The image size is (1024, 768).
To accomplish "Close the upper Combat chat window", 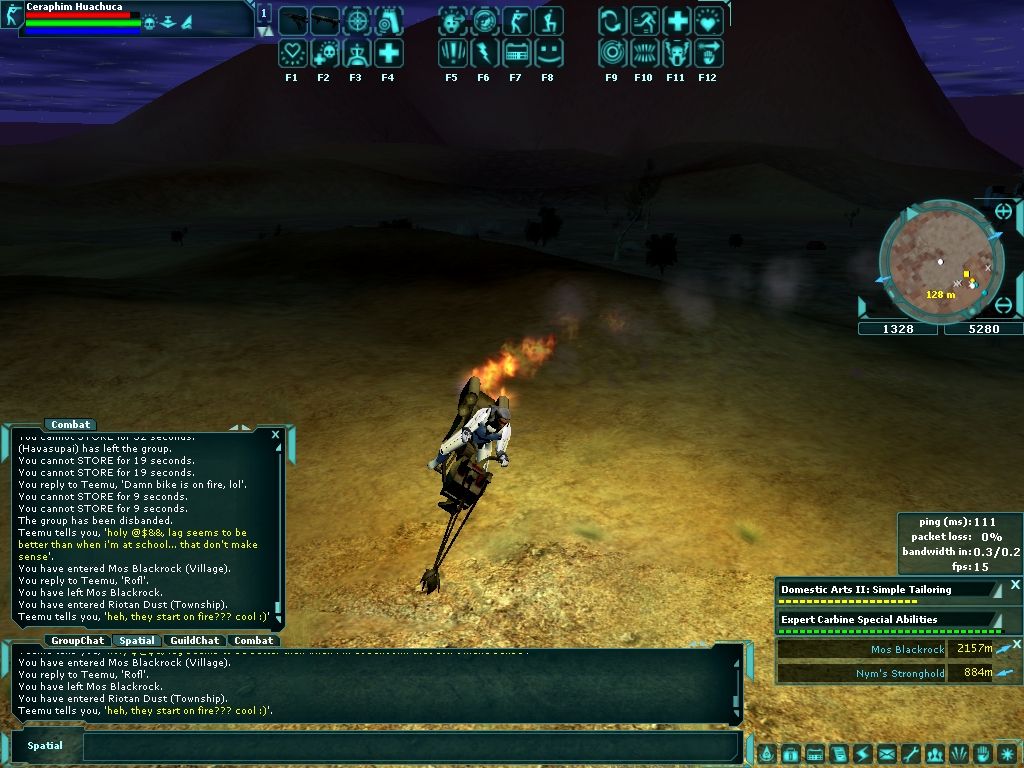I will (x=275, y=435).
